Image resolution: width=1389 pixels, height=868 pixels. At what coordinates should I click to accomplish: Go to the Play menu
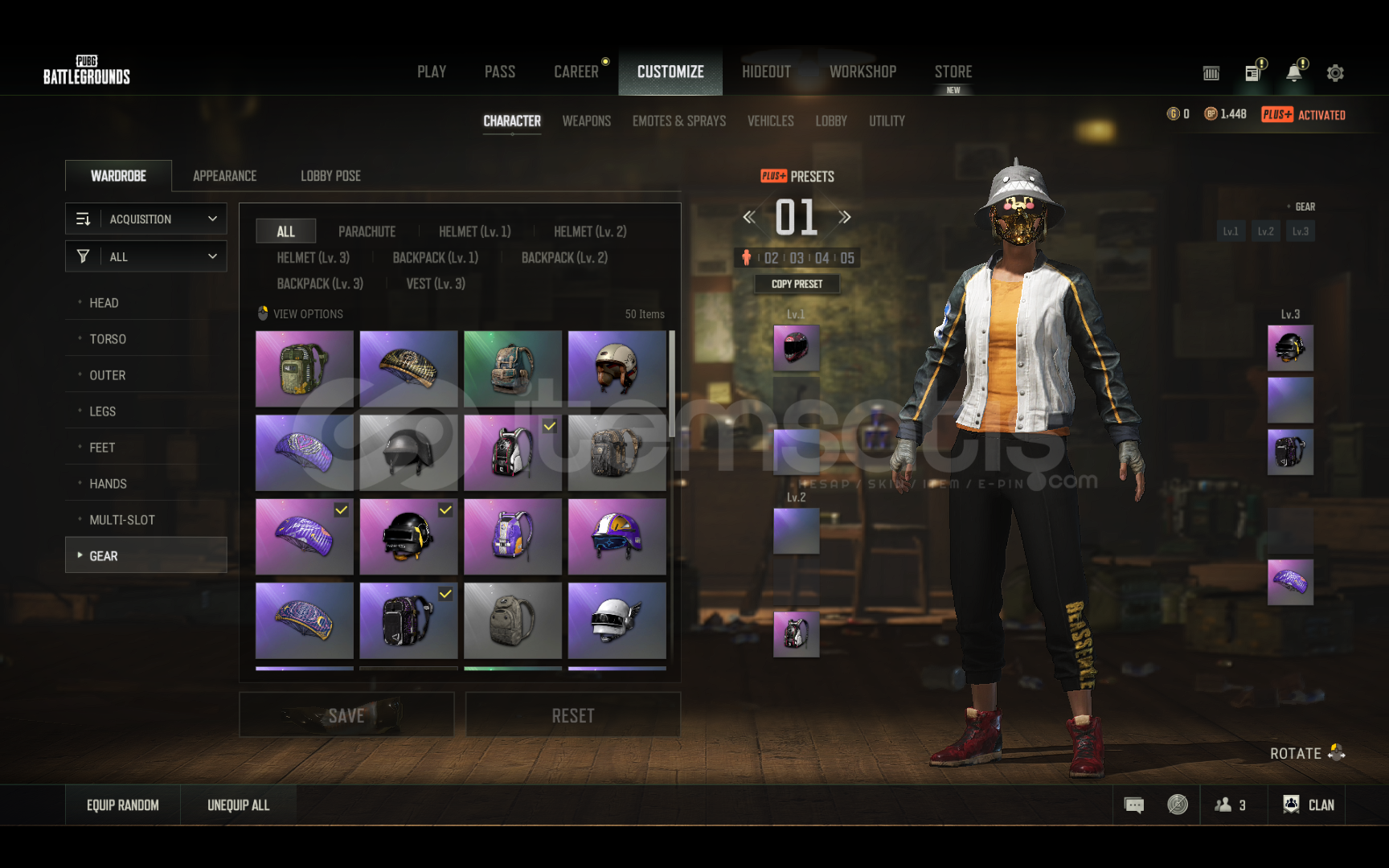[x=432, y=72]
